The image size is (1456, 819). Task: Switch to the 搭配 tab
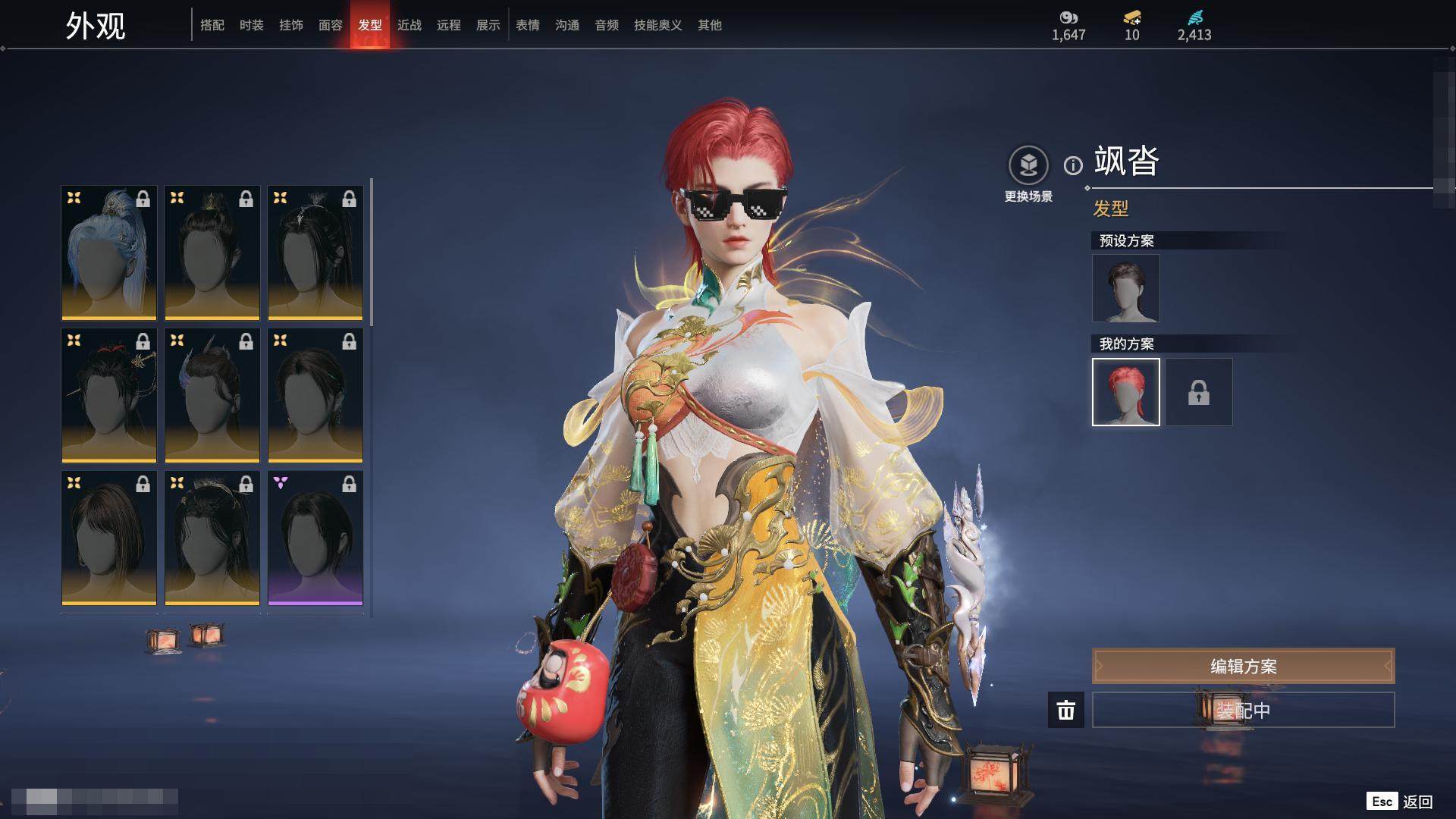(212, 25)
